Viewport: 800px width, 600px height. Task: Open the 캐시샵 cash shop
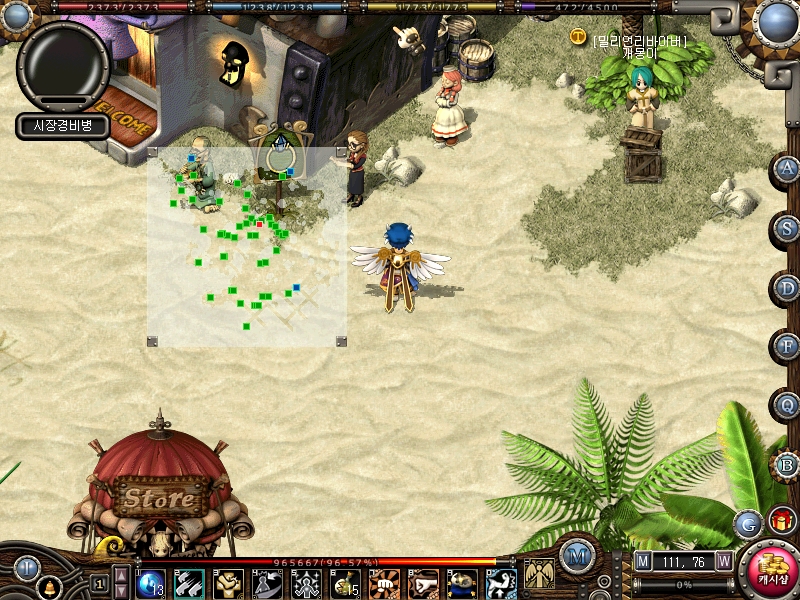(x=772, y=571)
